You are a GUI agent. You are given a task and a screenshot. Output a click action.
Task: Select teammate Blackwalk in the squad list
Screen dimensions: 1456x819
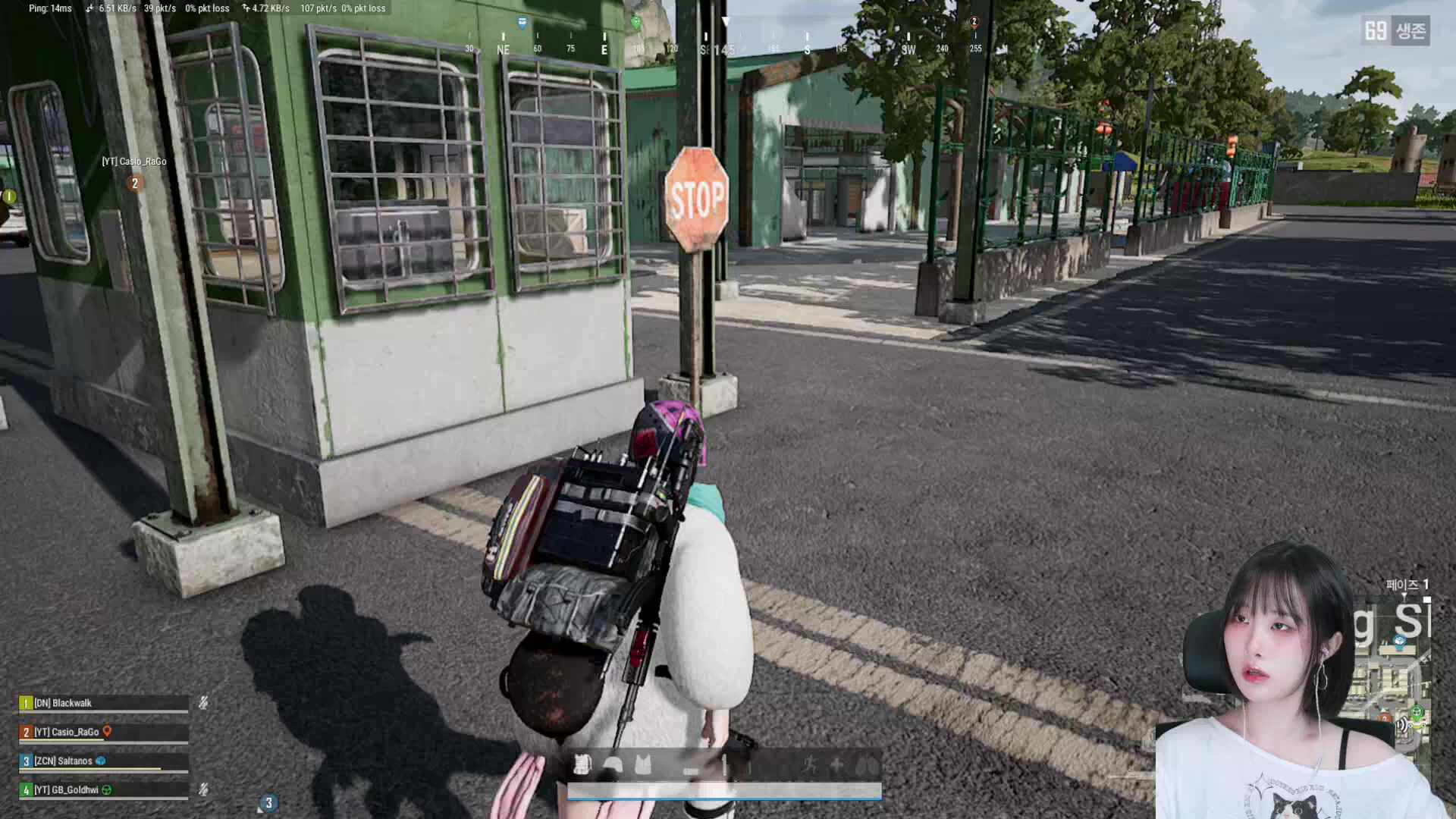[64, 703]
